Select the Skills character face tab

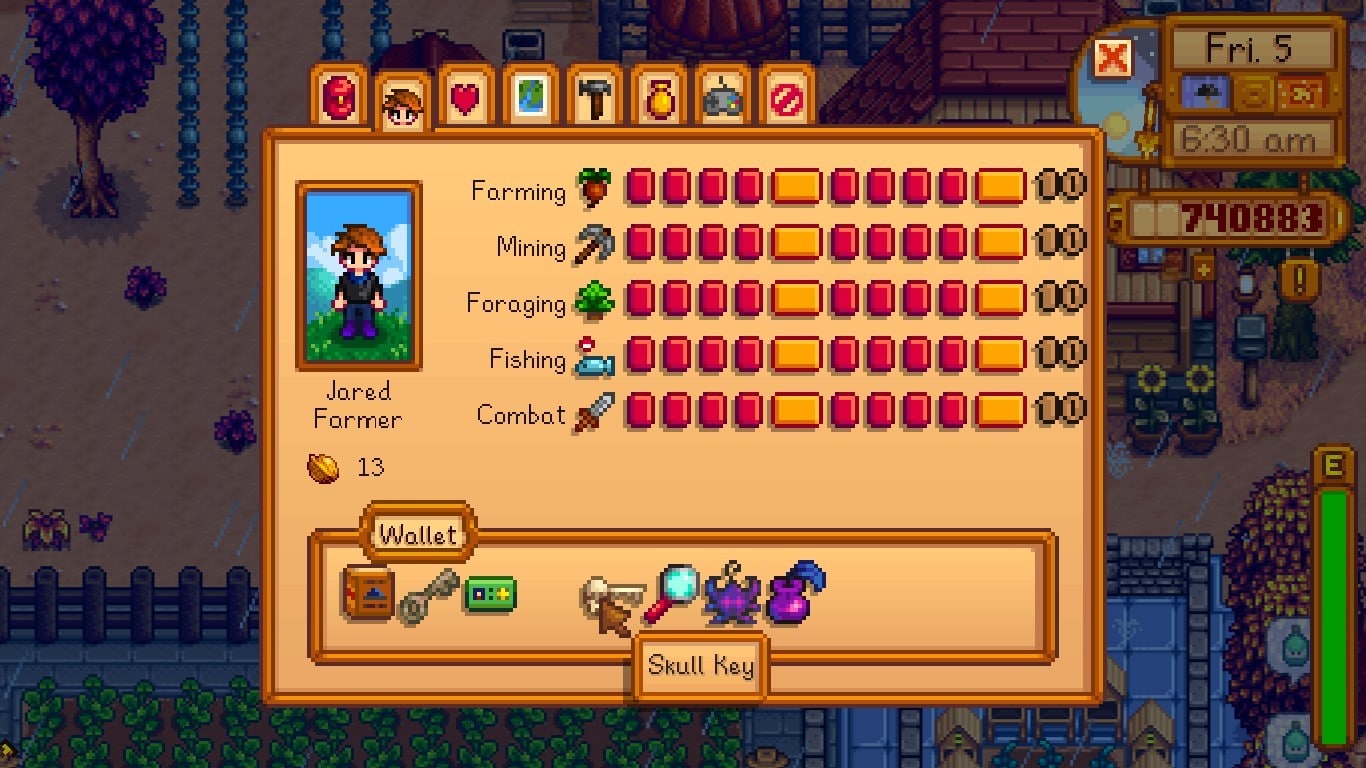pyautogui.click(x=403, y=103)
